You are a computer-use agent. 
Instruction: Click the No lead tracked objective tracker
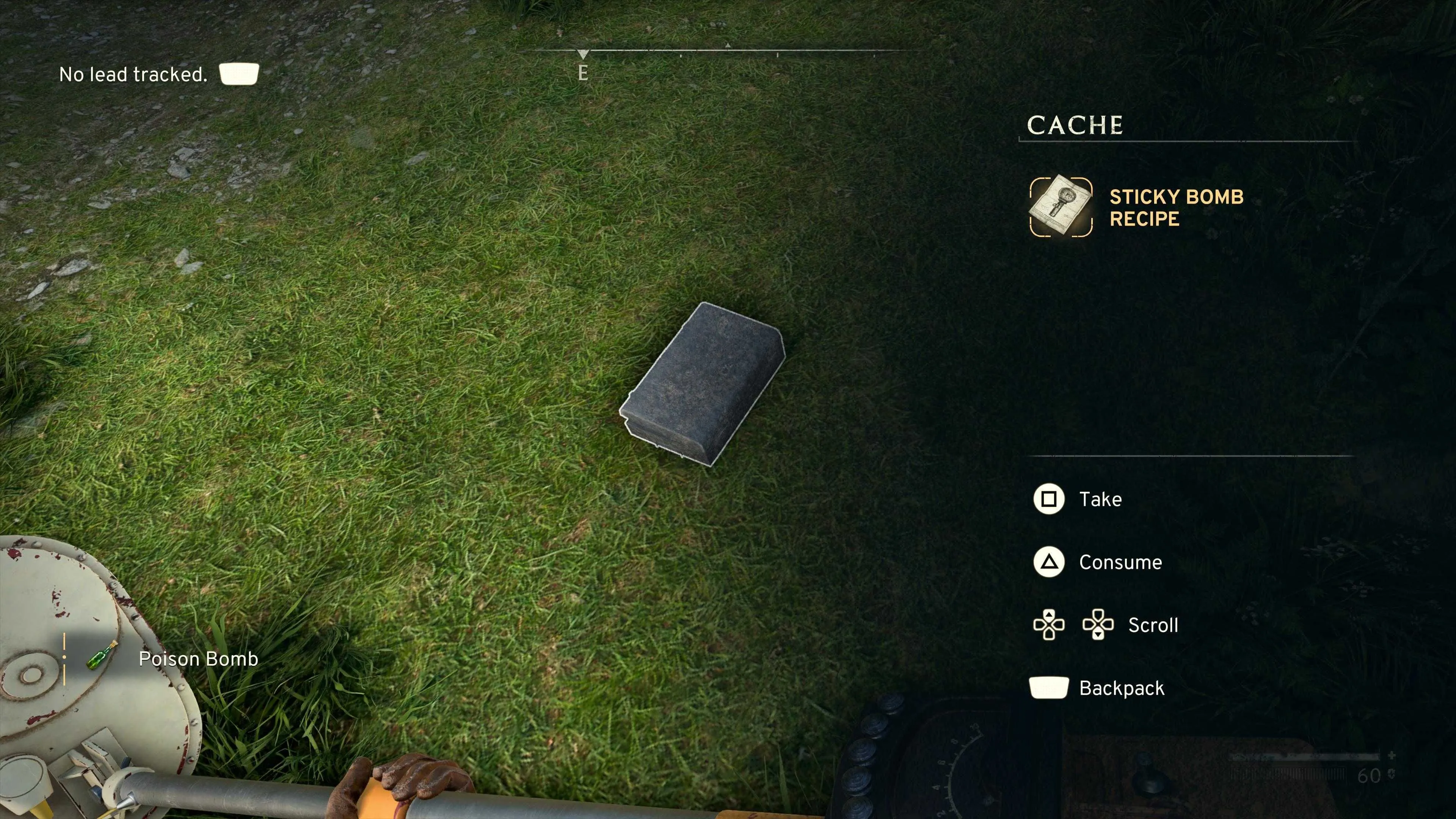[133, 74]
